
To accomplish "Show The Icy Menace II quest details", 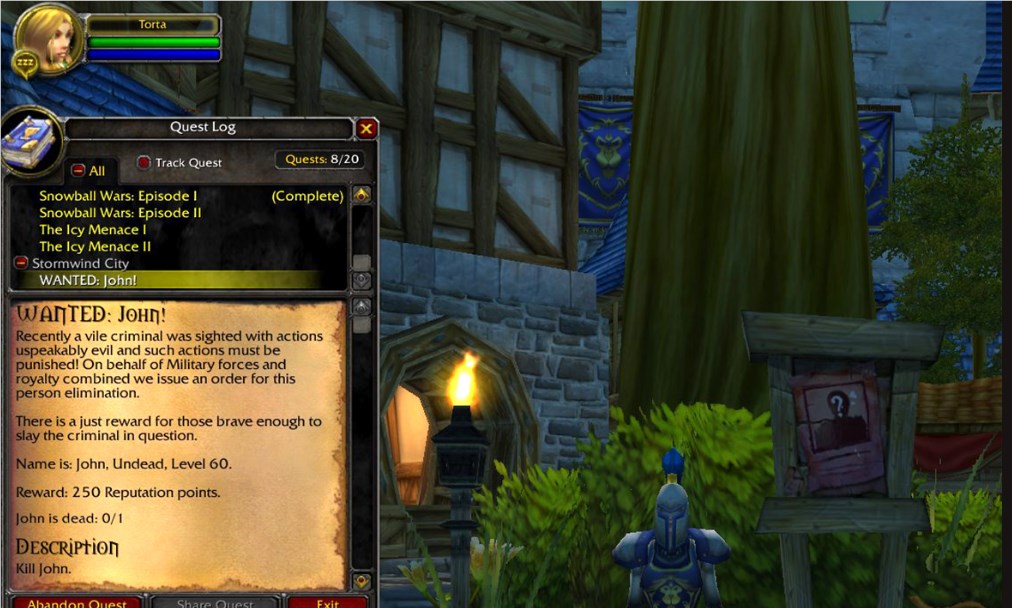I will (95, 246).
